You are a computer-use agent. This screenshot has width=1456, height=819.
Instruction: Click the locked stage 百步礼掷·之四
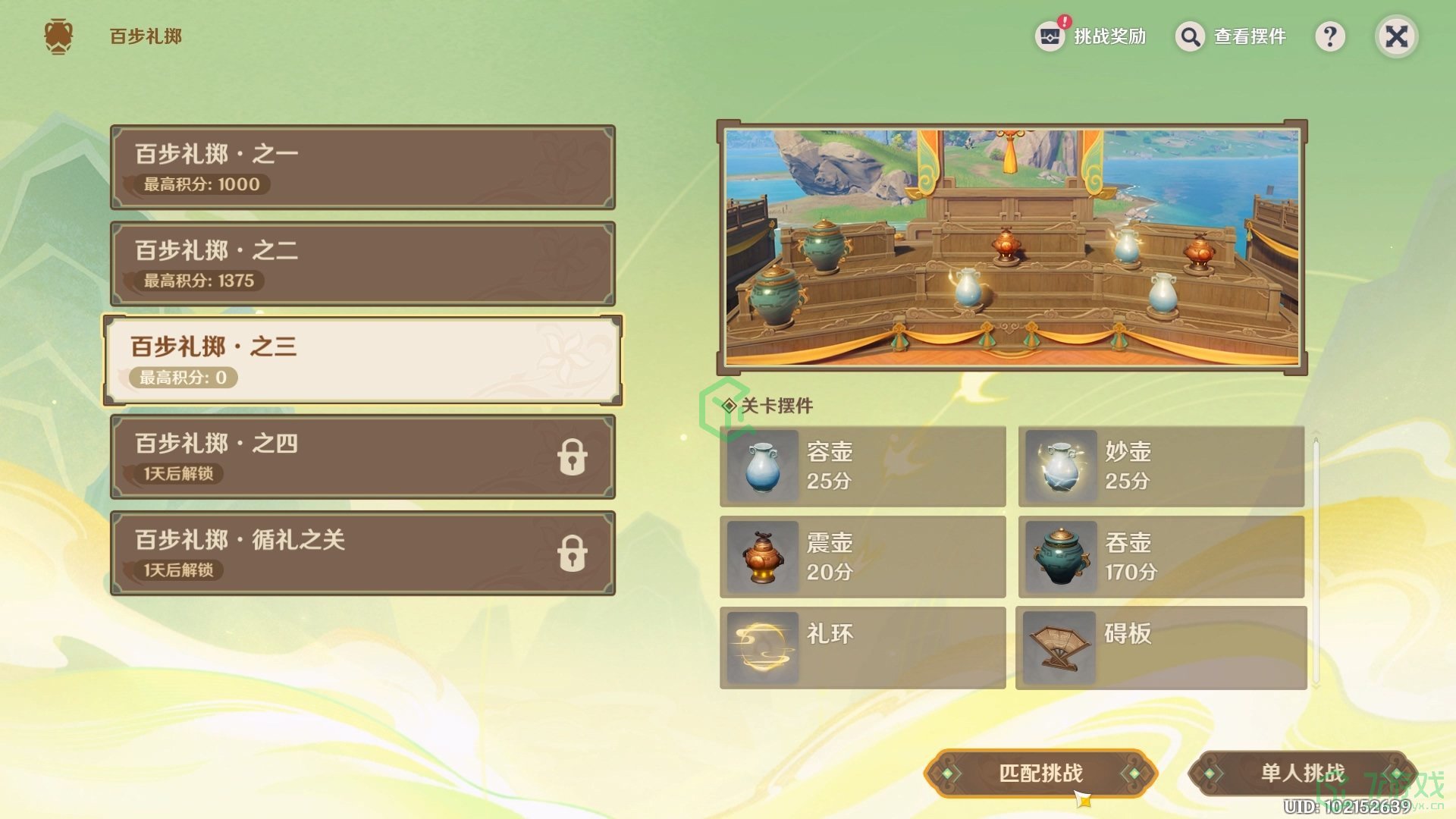pyautogui.click(x=362, y=457)
